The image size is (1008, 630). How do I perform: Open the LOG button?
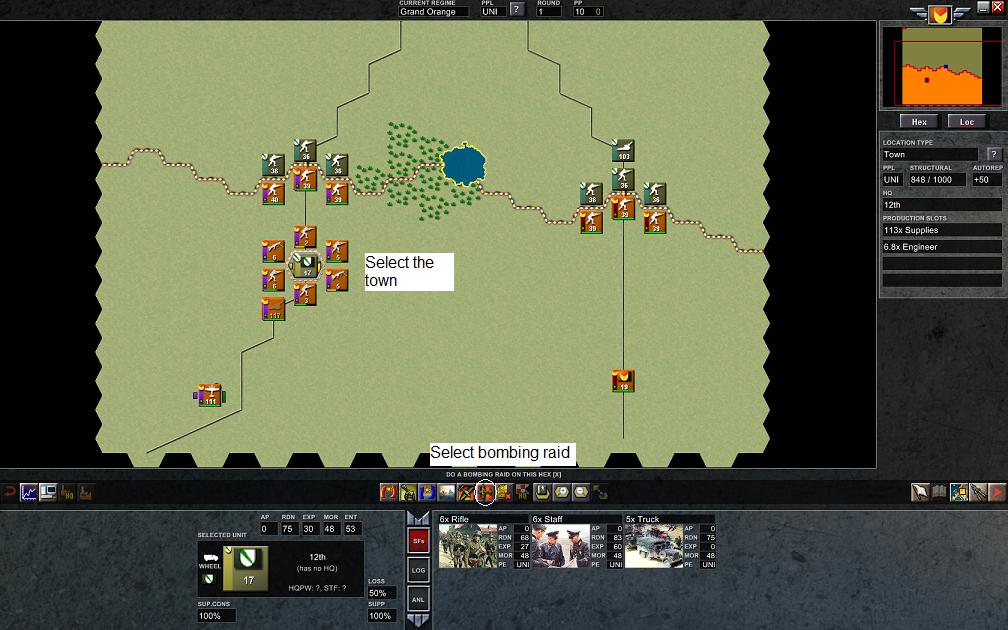tap(419, 569)
